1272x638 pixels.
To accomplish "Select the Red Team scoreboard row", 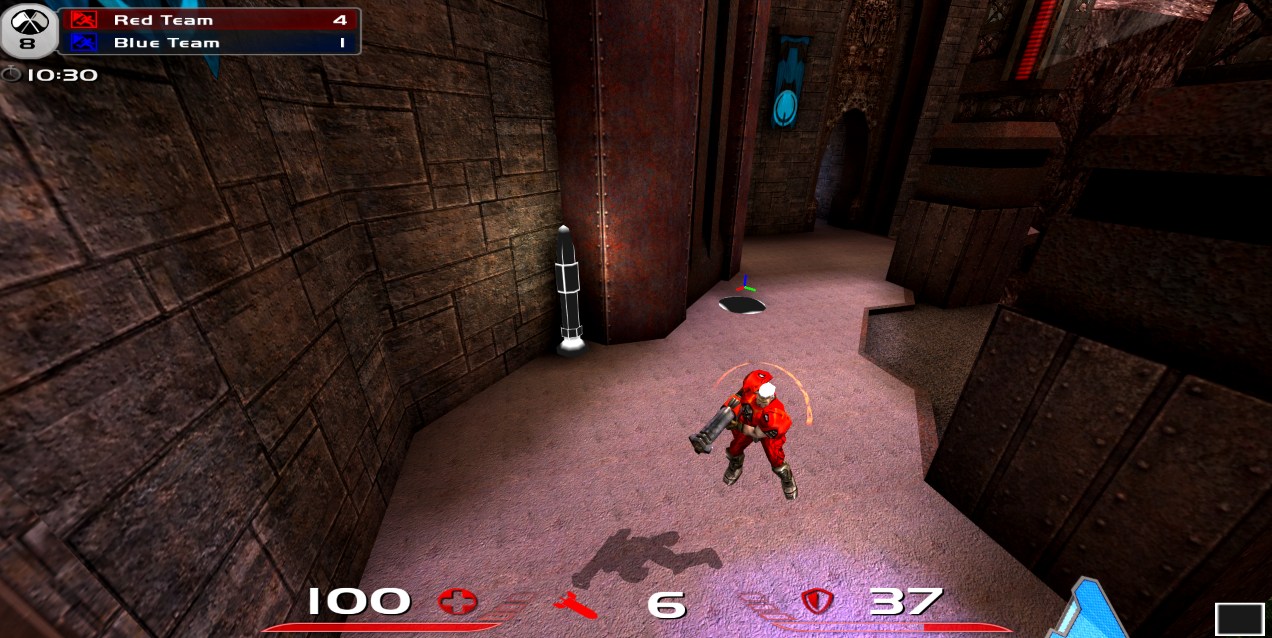I will (209, 20).
